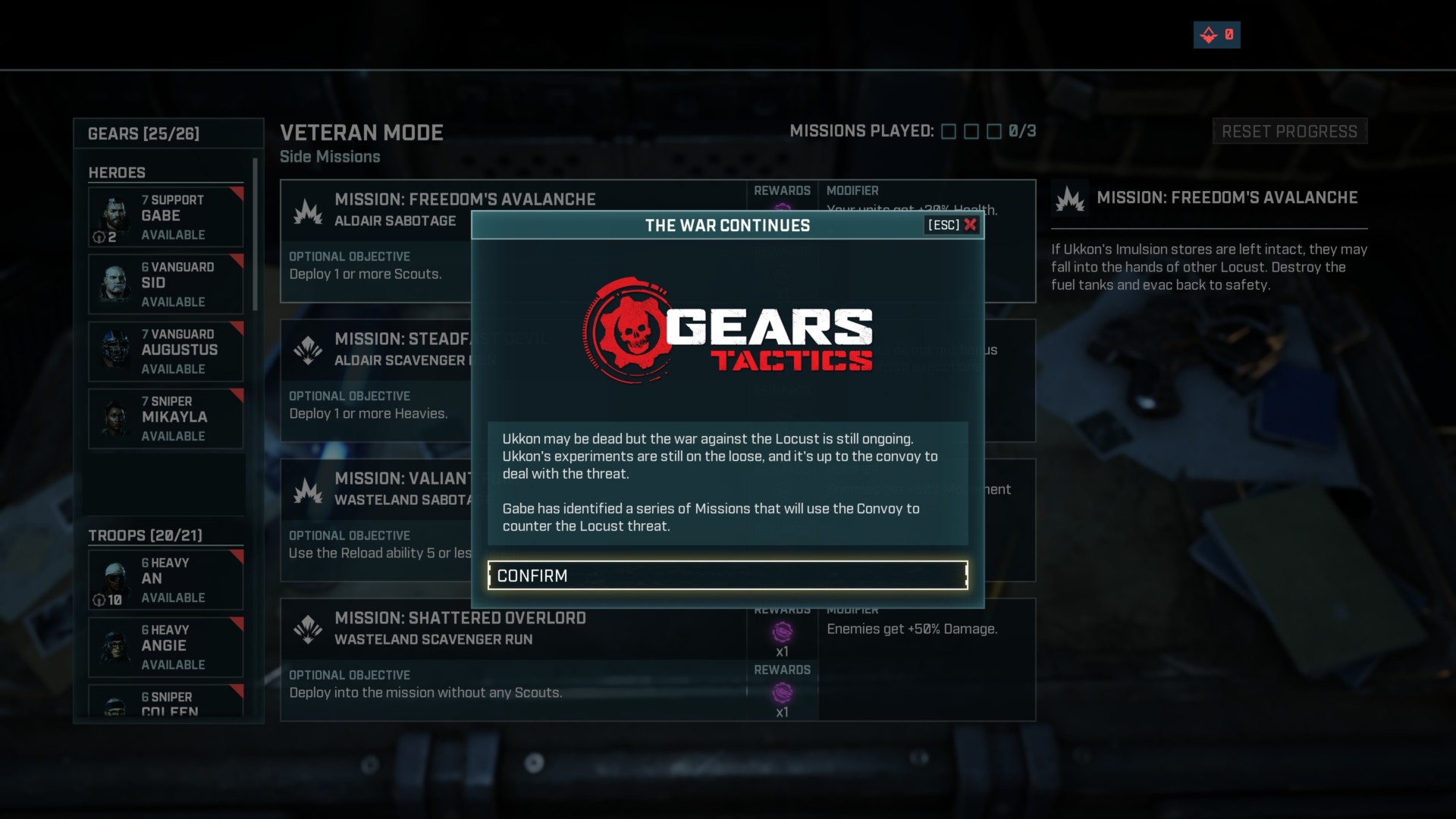Check the first Missions Played checkbox
The image size is (1456, 819).
948,131
